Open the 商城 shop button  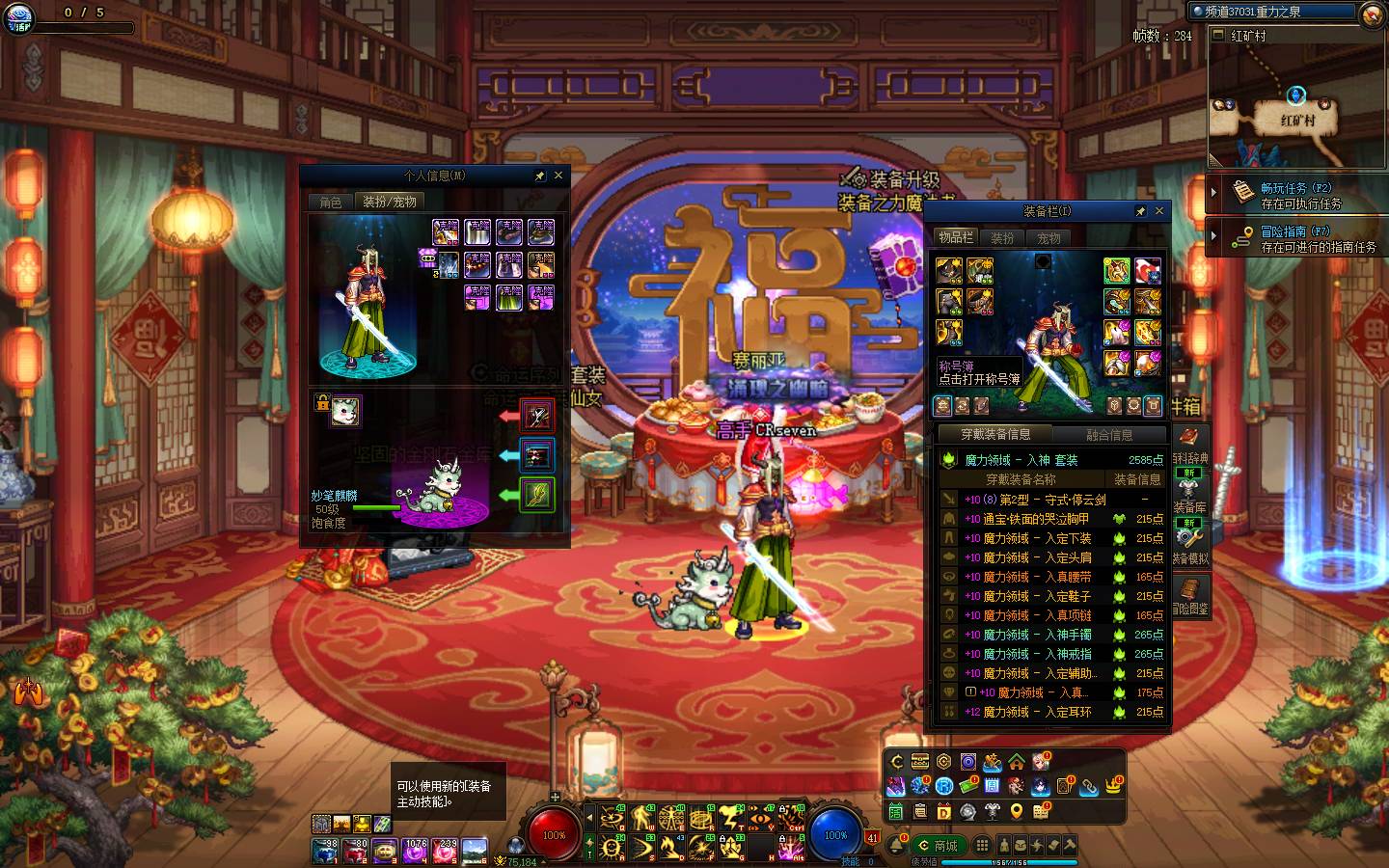click(938, 846)
